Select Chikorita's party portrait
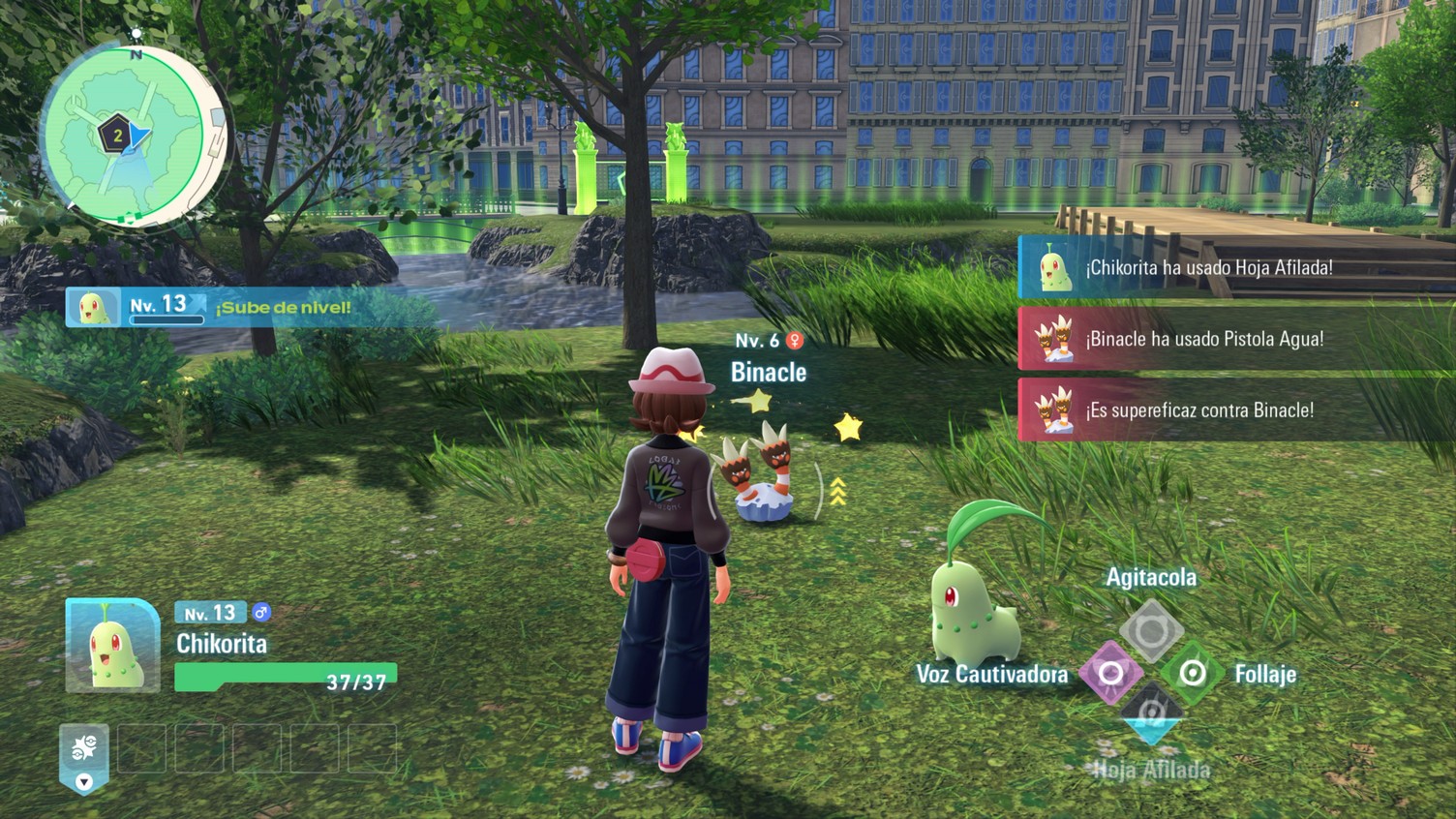Image resolution: width=1456 pixels, height=819 pixels. (x=112, y=646)
